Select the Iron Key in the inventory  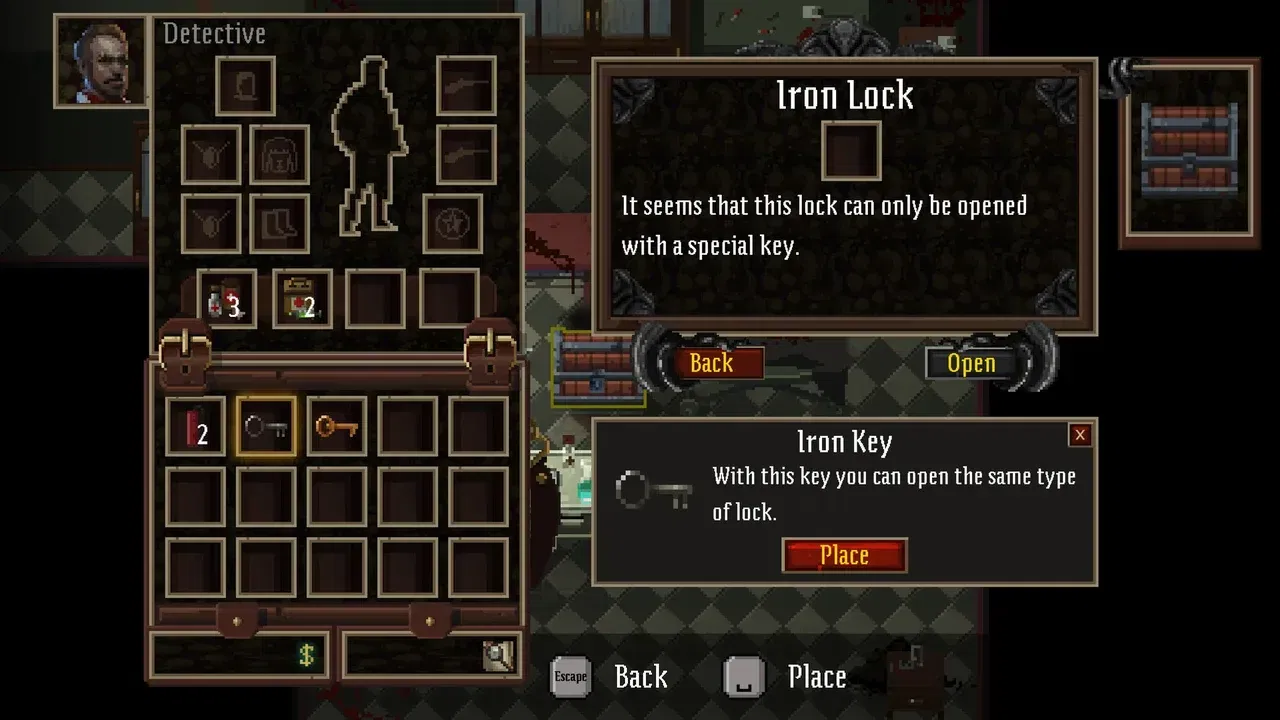tap(264, 425)
